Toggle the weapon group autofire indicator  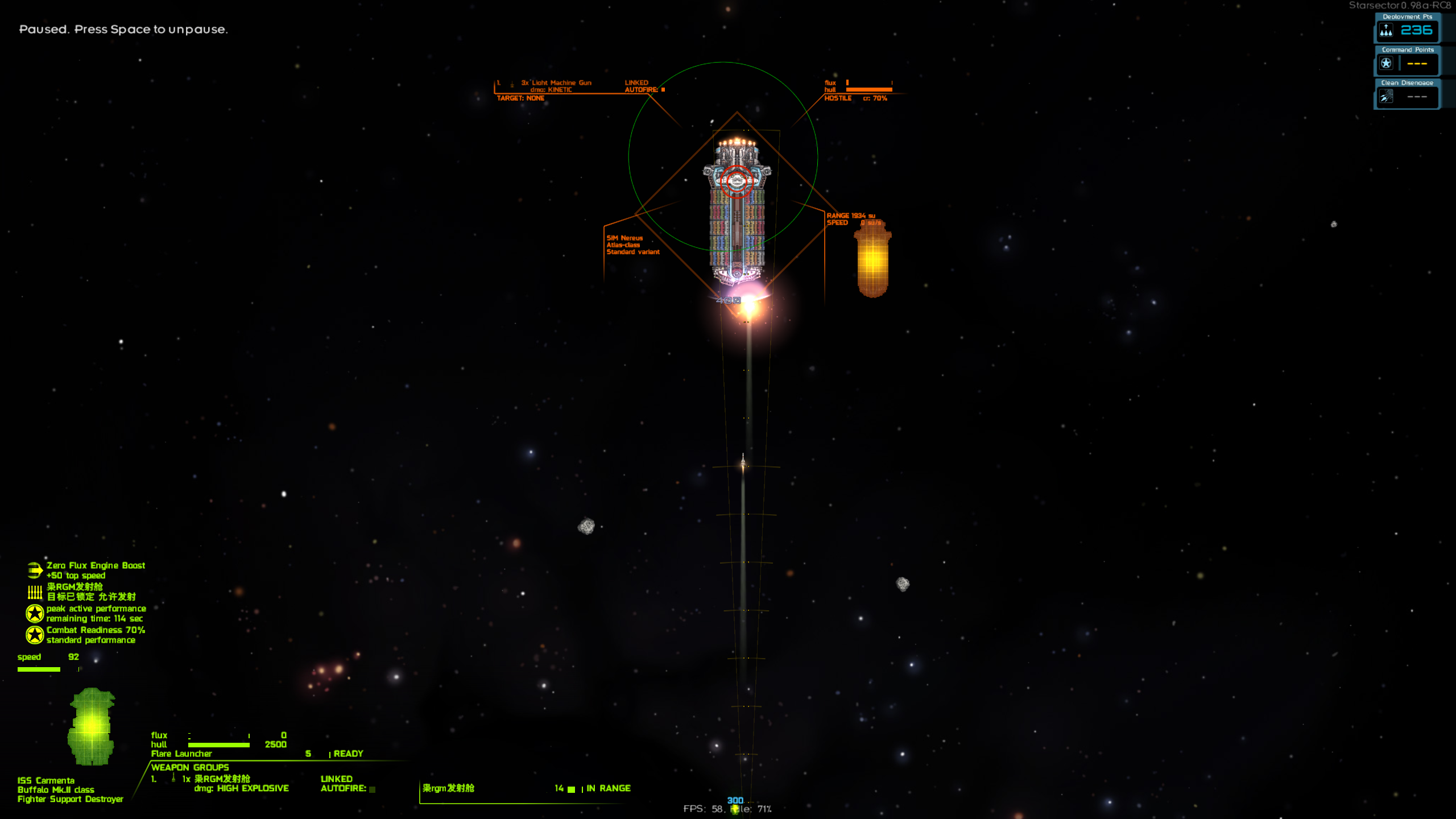pyautogui.click(x=373, y=789)
